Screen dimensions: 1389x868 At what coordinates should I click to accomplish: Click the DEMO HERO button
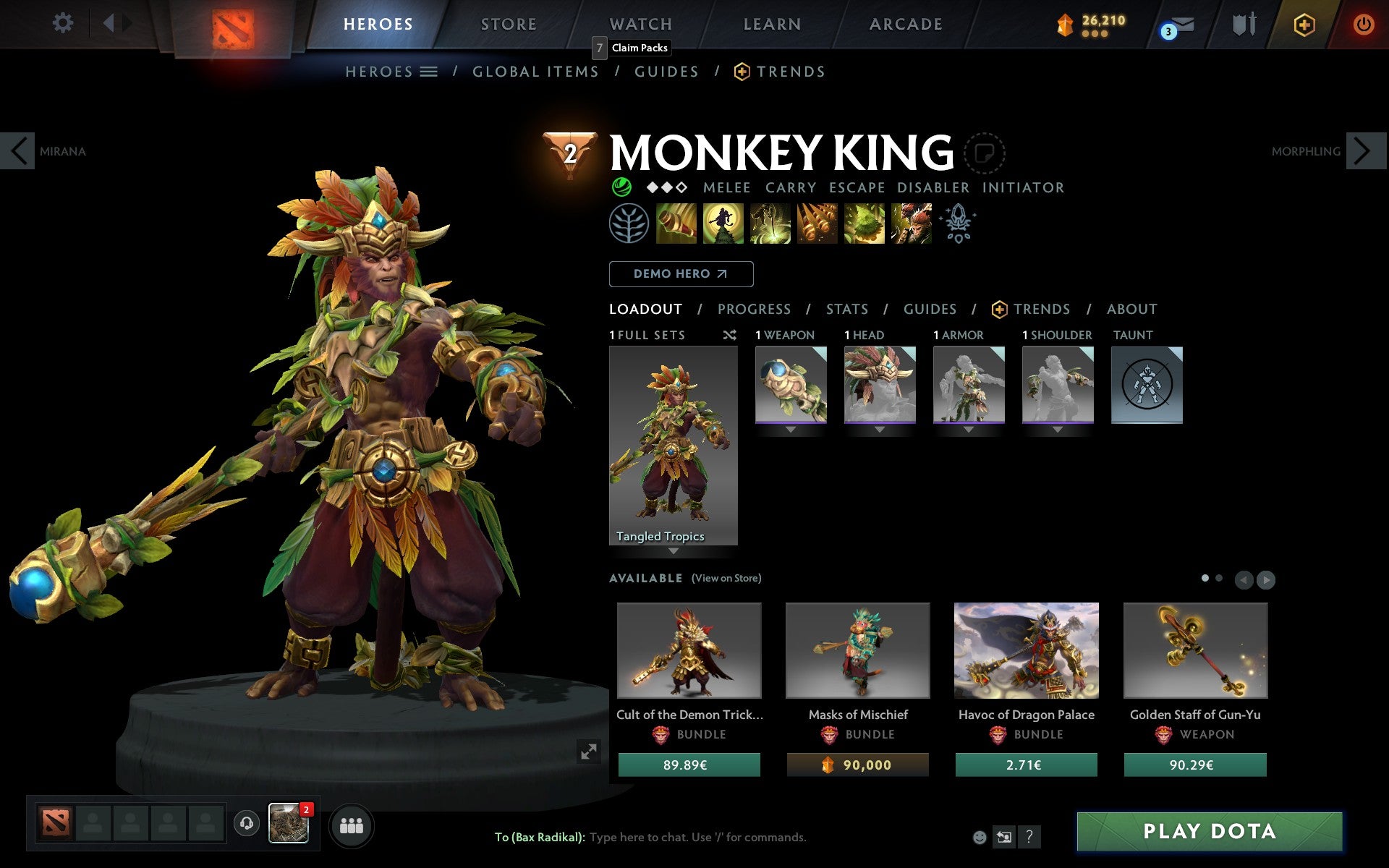coord(681,274)
